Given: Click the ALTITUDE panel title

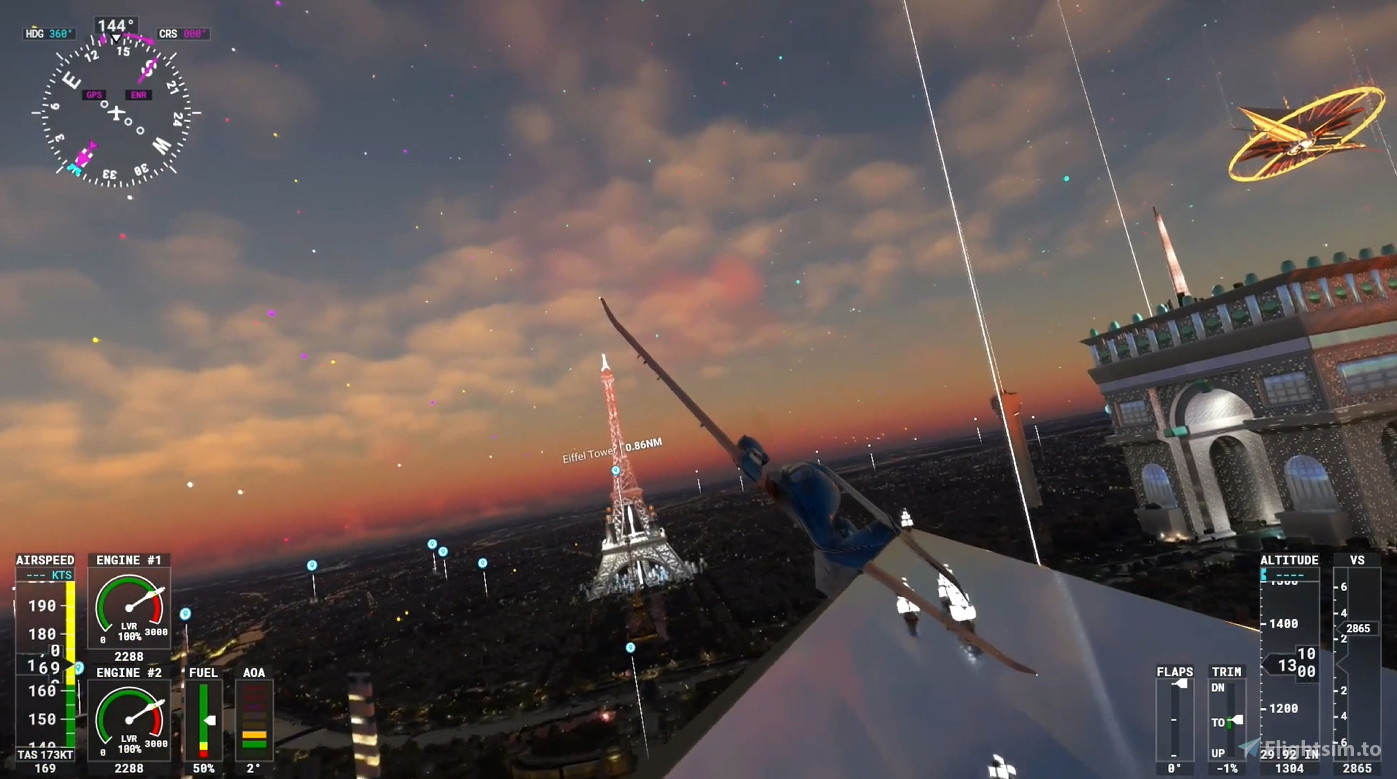Looking at the screenshot, I should click(1290, 560).
